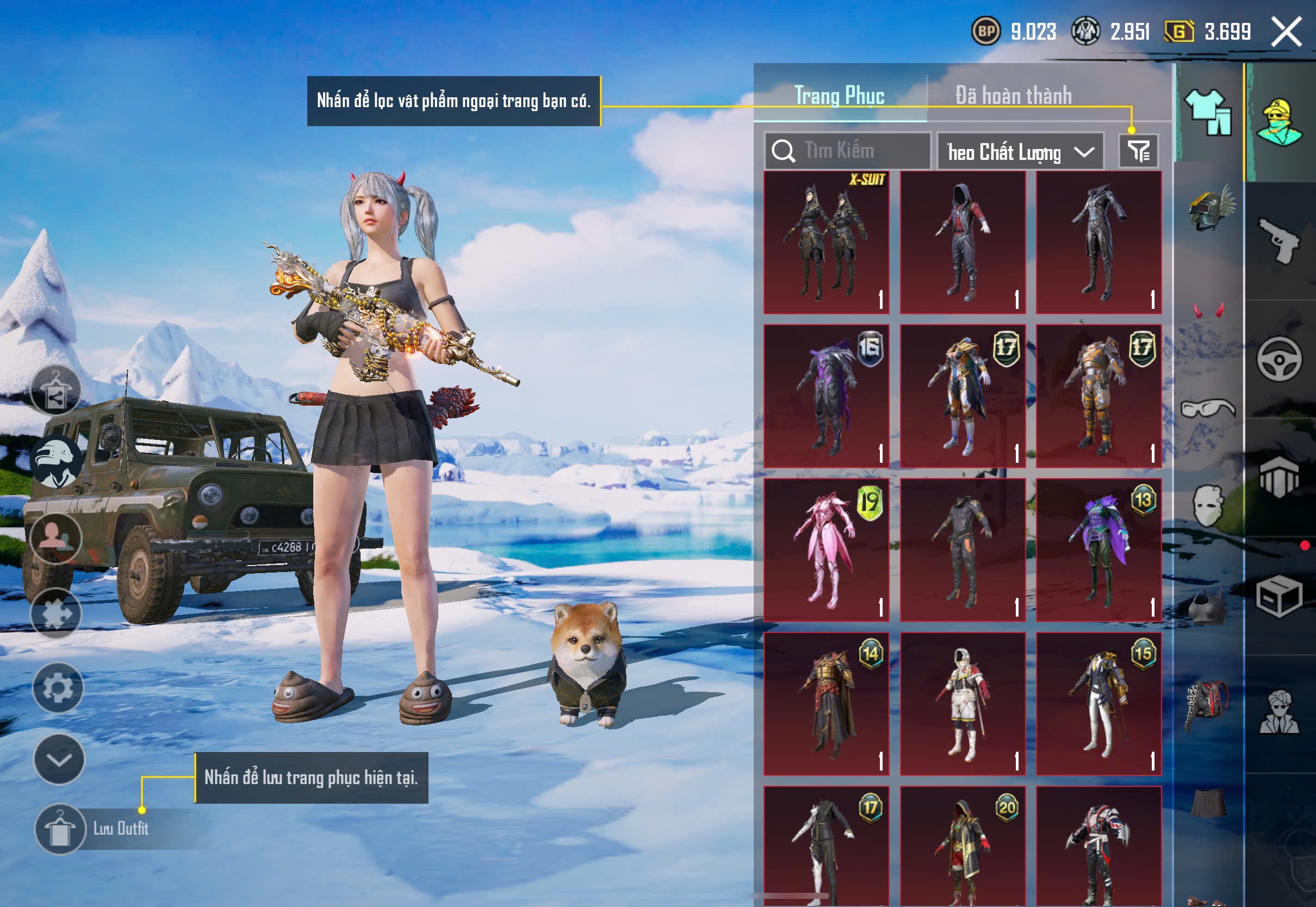Switch to the steering wheel vehicle category
The width and height of the screenshot is (1316, 907).
[x=1279, y=360]
